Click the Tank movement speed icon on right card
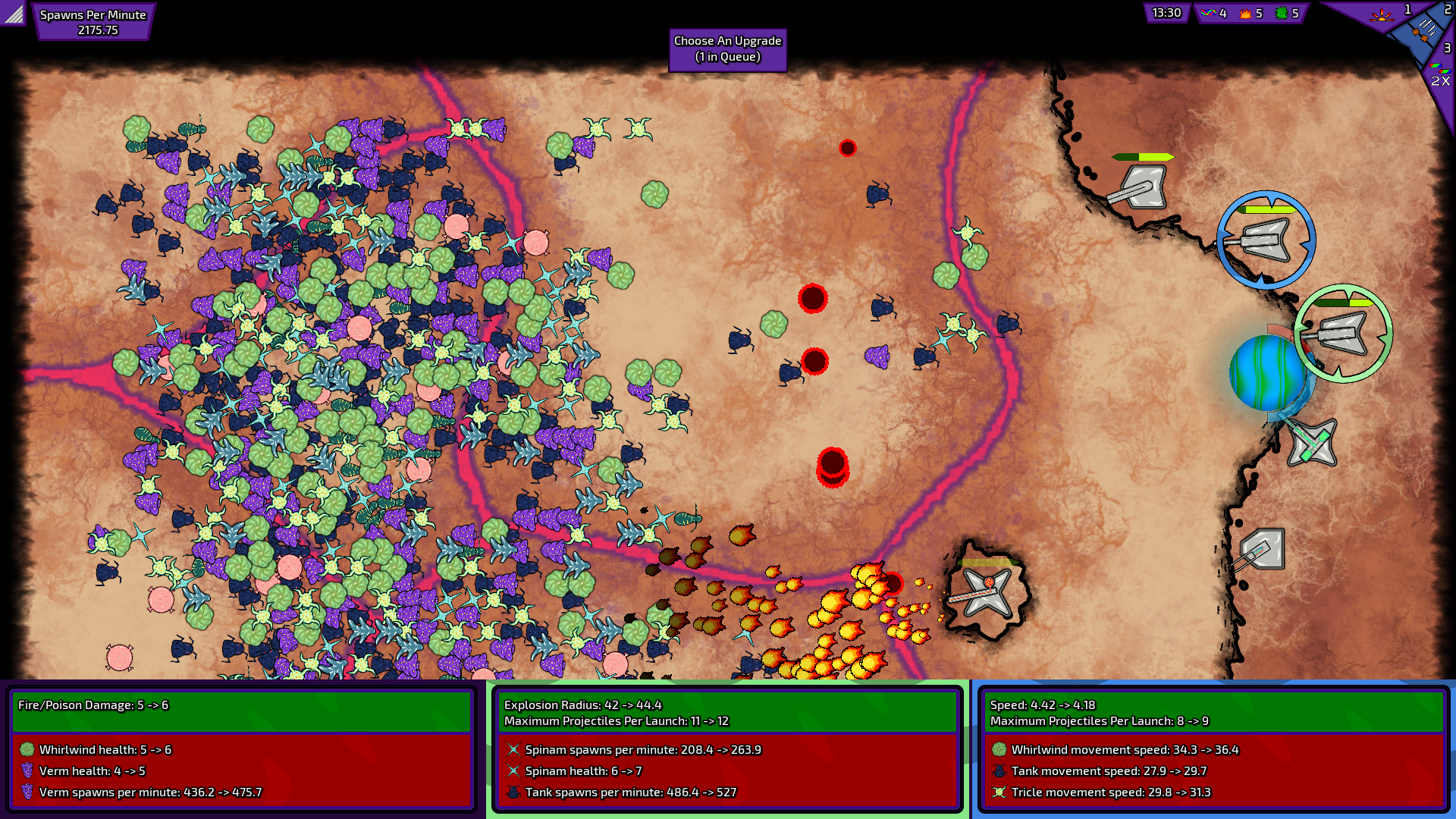 click(999, 770)
